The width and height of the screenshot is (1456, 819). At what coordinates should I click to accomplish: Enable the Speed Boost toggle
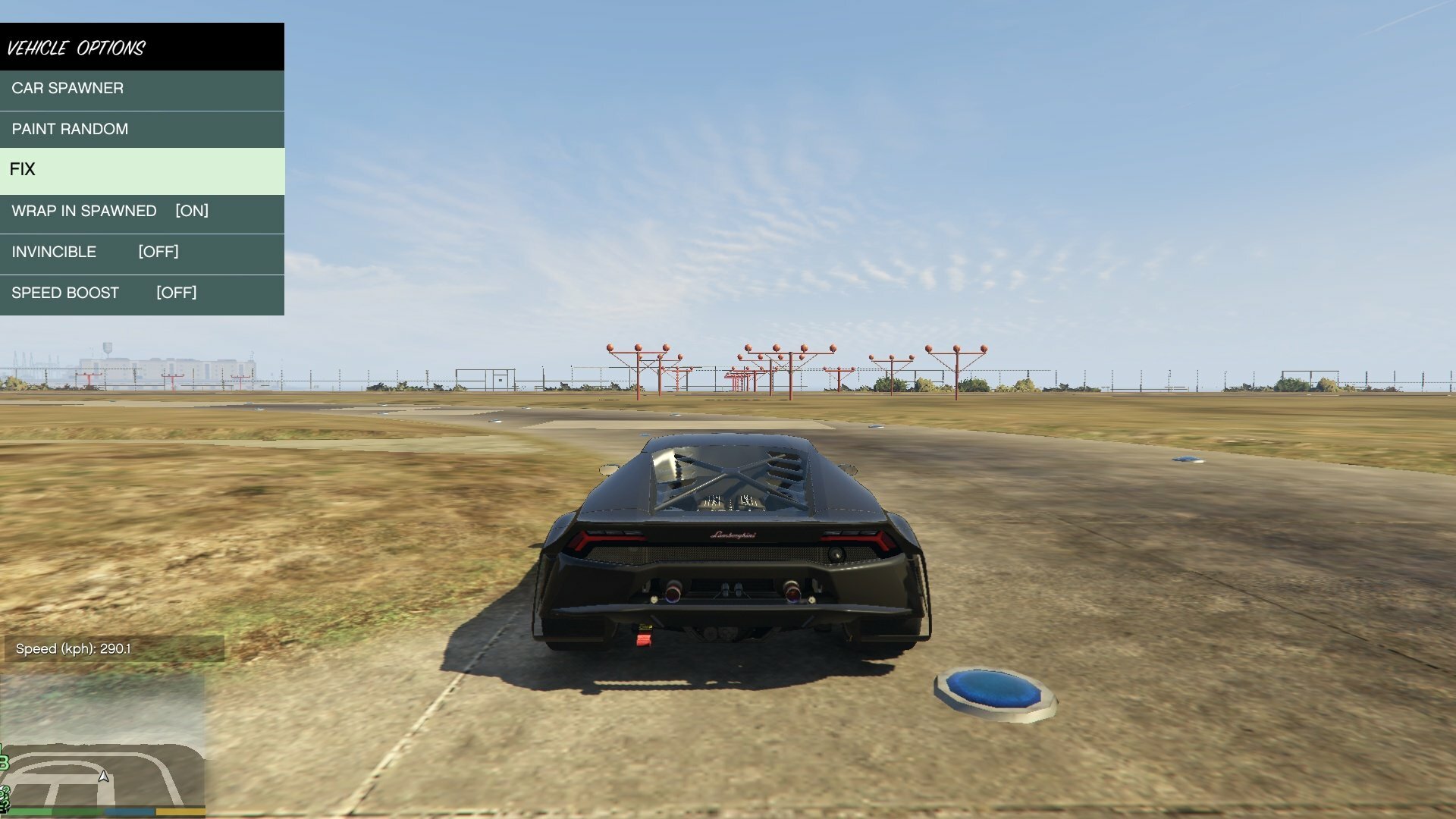pos(142,293)
